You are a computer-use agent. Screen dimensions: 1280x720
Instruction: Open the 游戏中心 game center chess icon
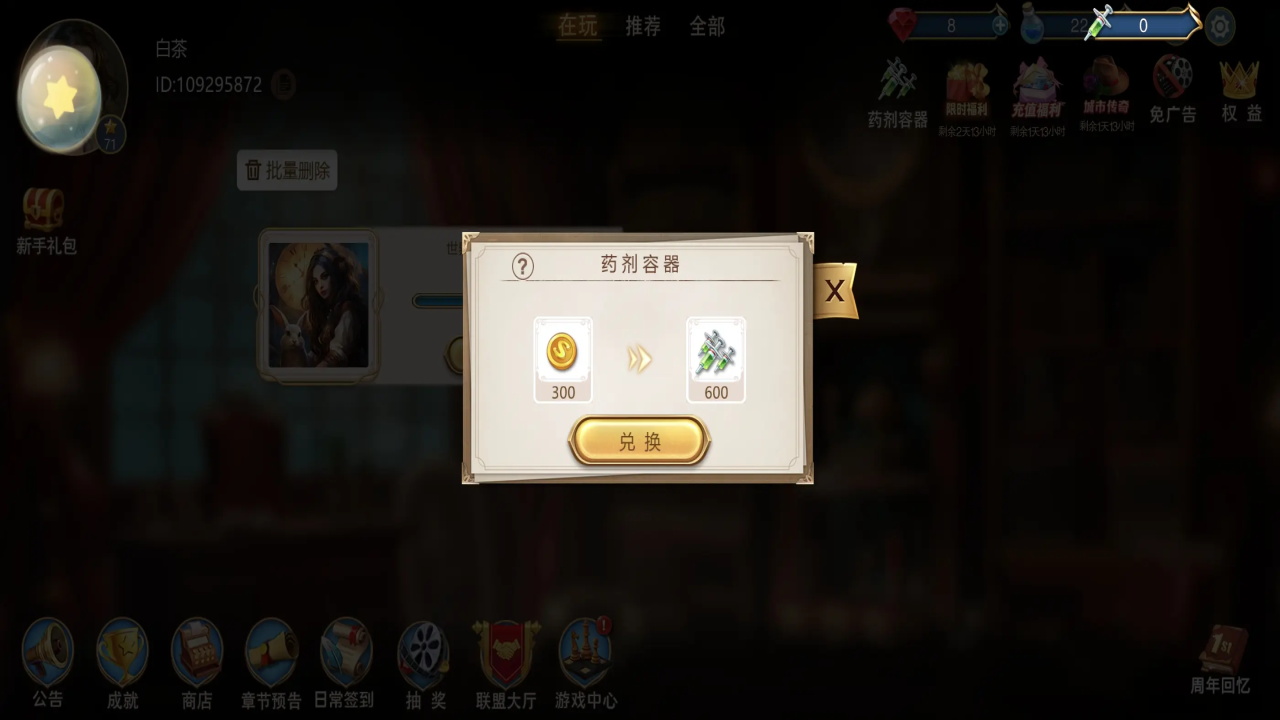[586, 650]
